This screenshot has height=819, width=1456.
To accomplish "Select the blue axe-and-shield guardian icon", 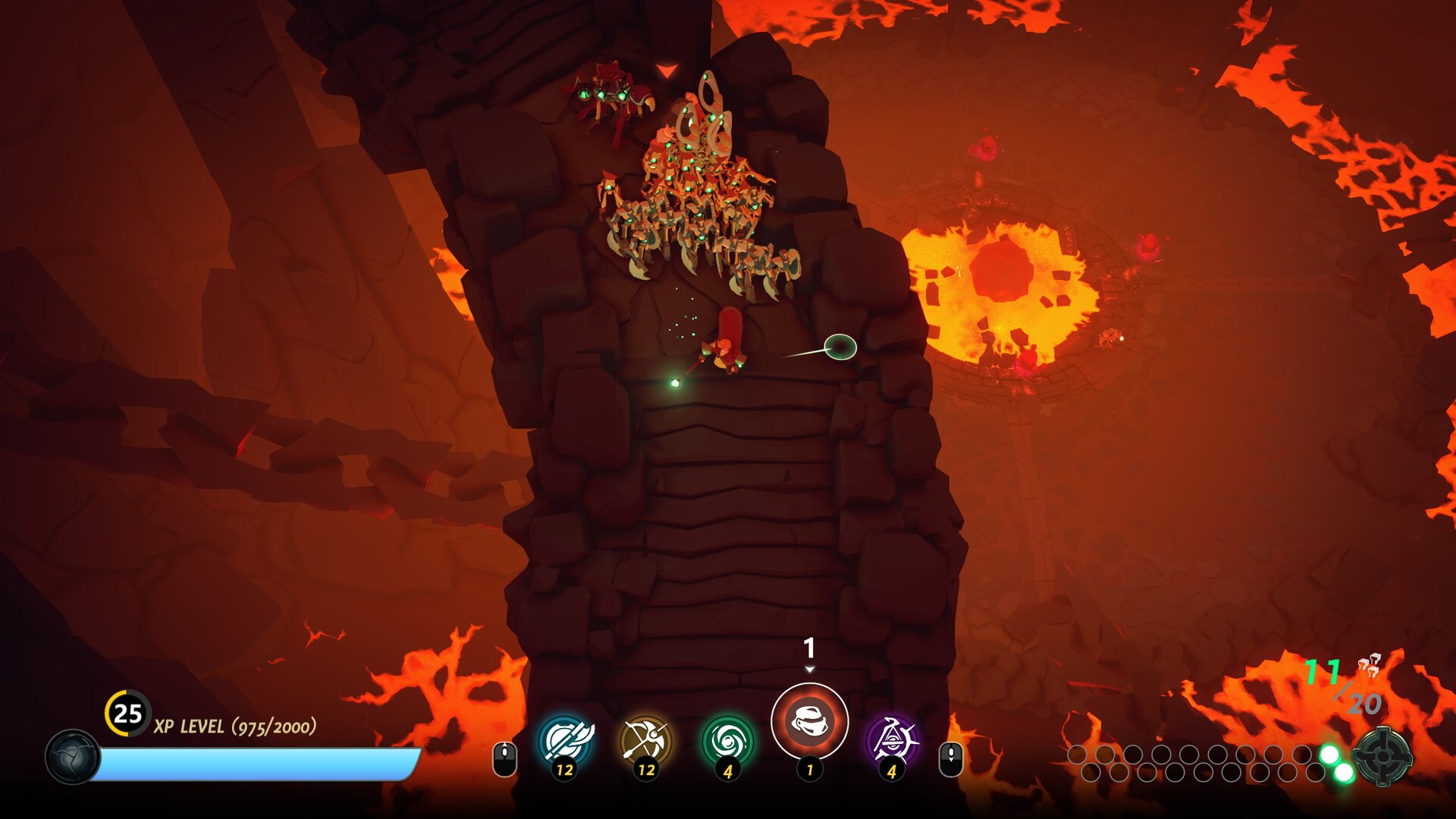I will [566, 741].
